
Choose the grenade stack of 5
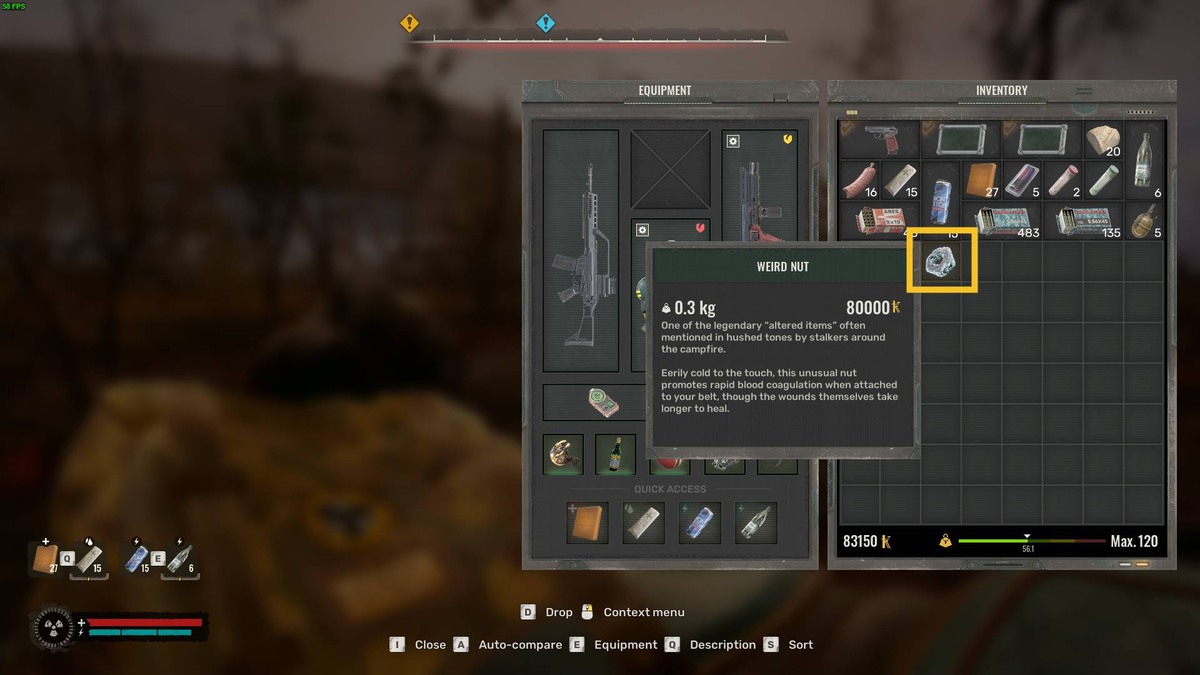1144,221
